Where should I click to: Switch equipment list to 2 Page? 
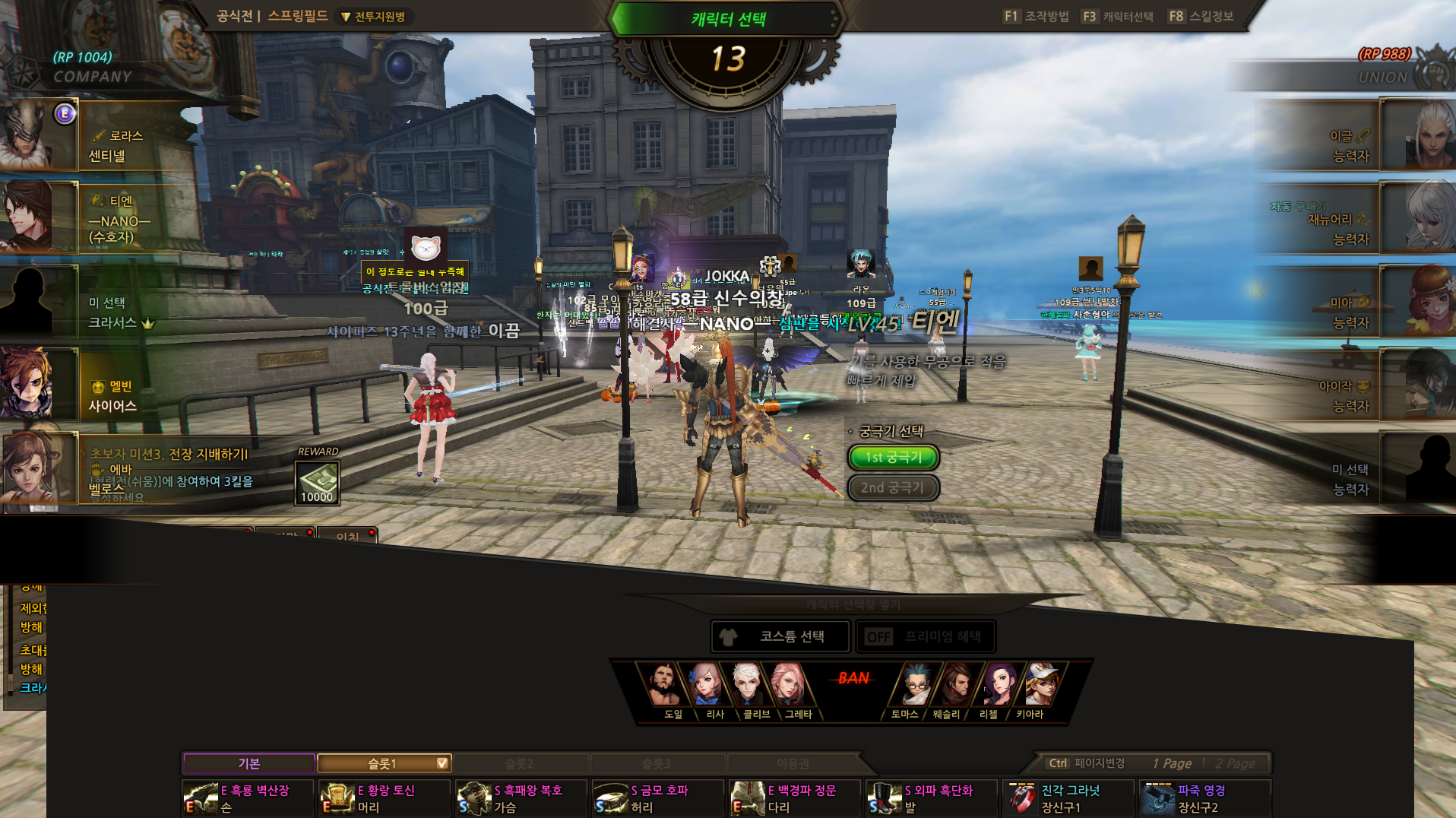point(1236,763)
